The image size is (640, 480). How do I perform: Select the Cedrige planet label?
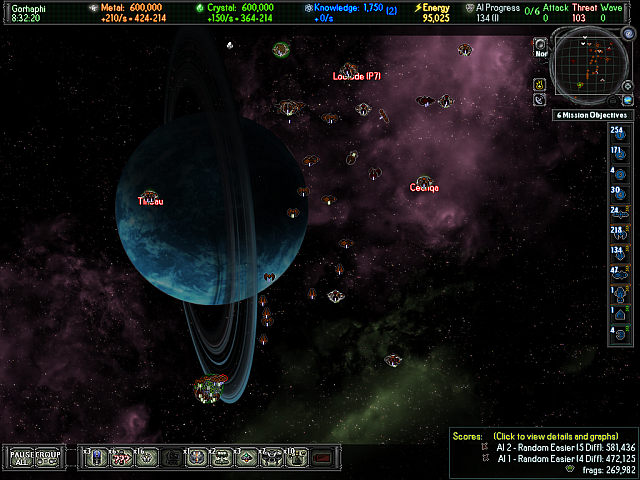coord(424,188)
